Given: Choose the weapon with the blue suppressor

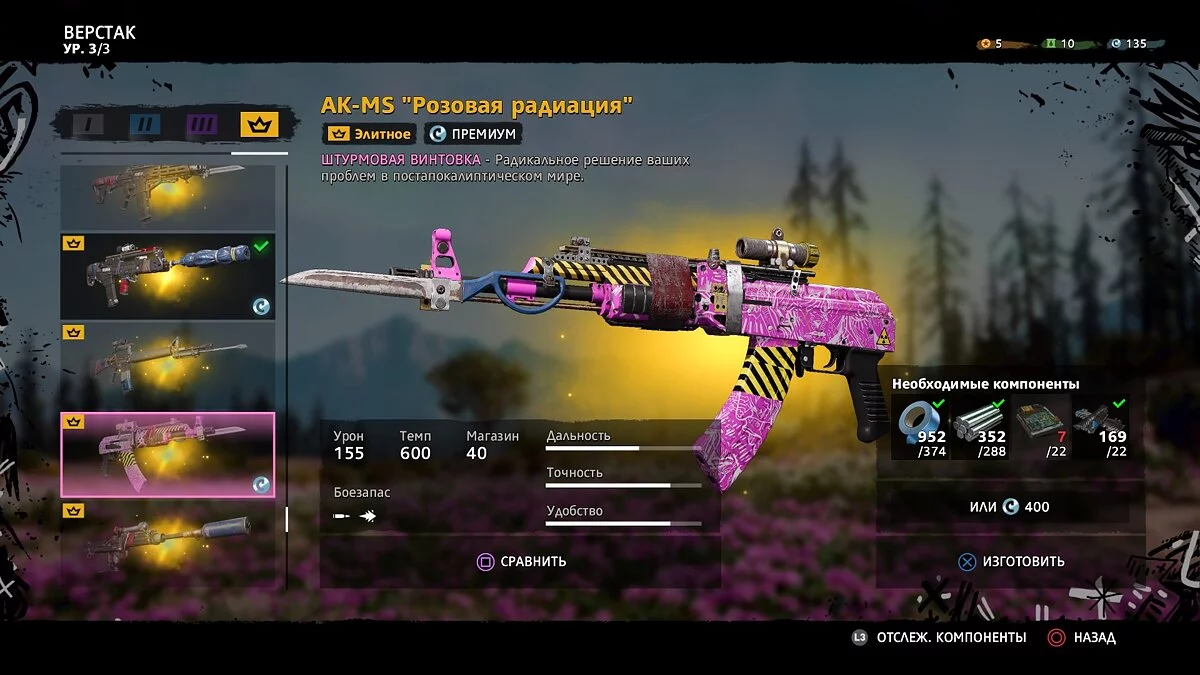Looking at the screenshot, I should pyautogui.click(x=167, y=275).
